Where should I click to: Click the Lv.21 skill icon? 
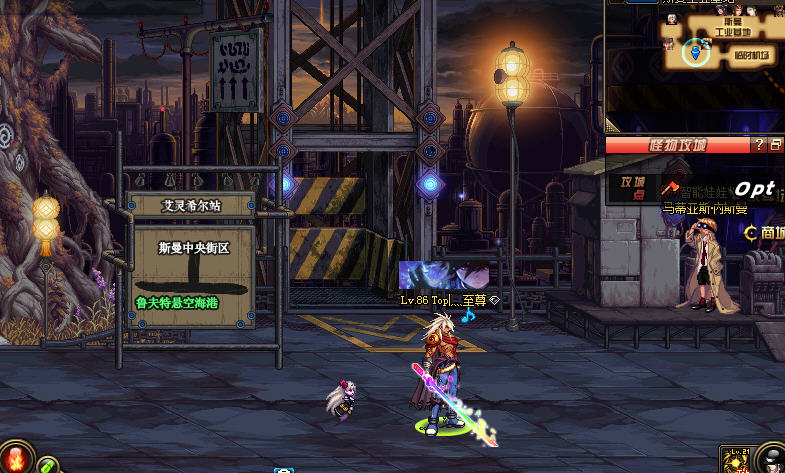tap(736, 460)
